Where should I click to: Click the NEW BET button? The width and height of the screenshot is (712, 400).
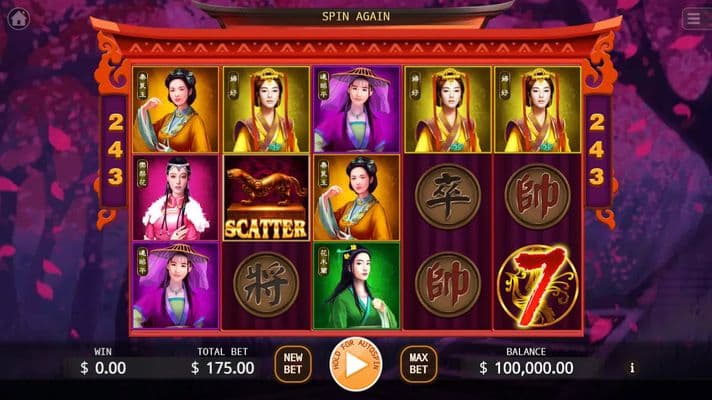292,363
